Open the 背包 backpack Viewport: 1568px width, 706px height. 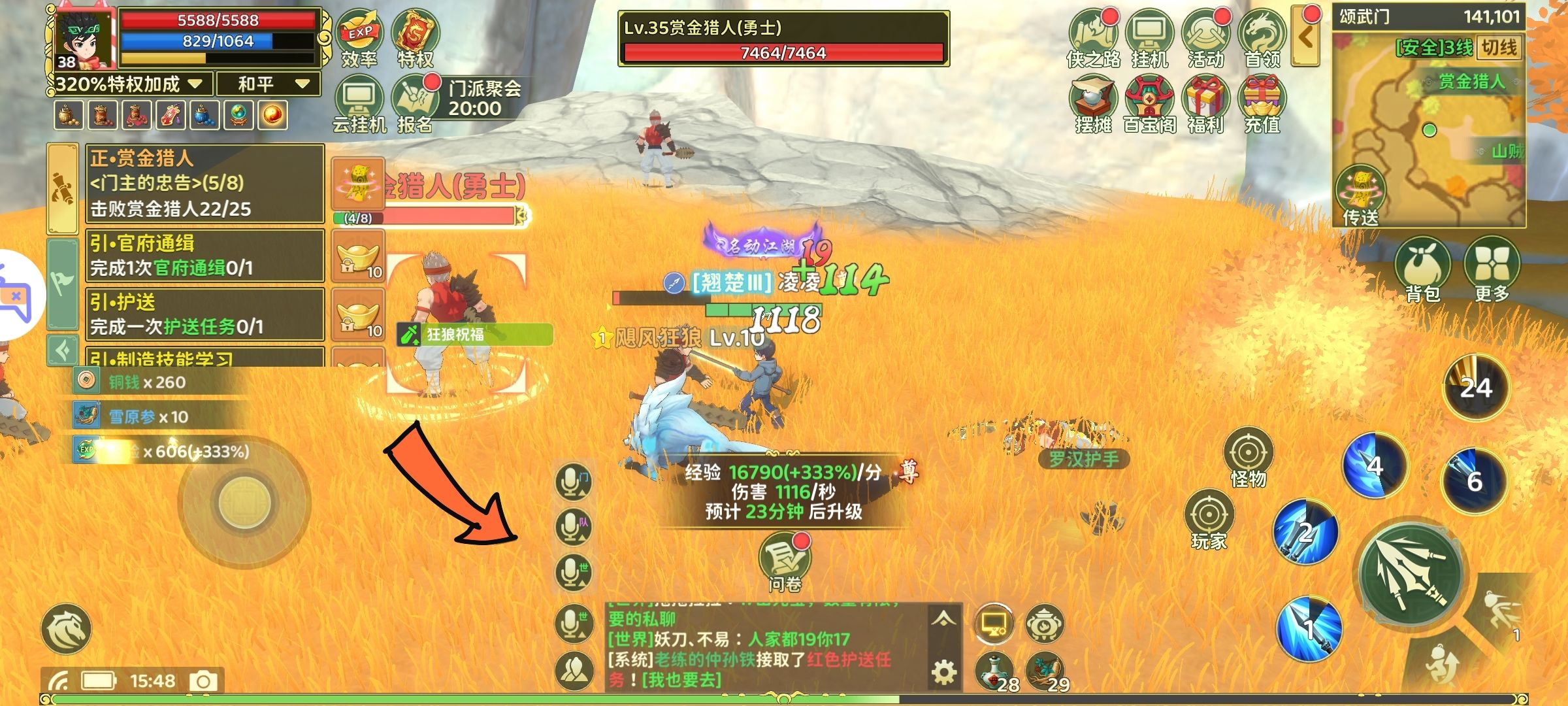click(1422, 269)
